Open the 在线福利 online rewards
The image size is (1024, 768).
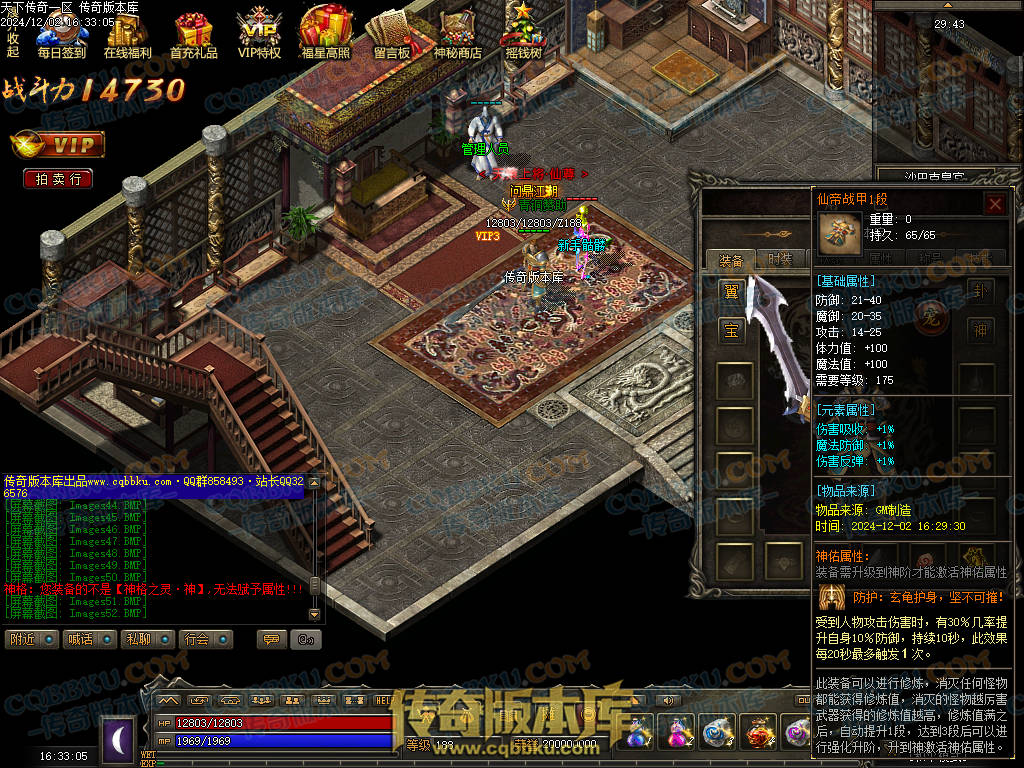pos(128,37)
